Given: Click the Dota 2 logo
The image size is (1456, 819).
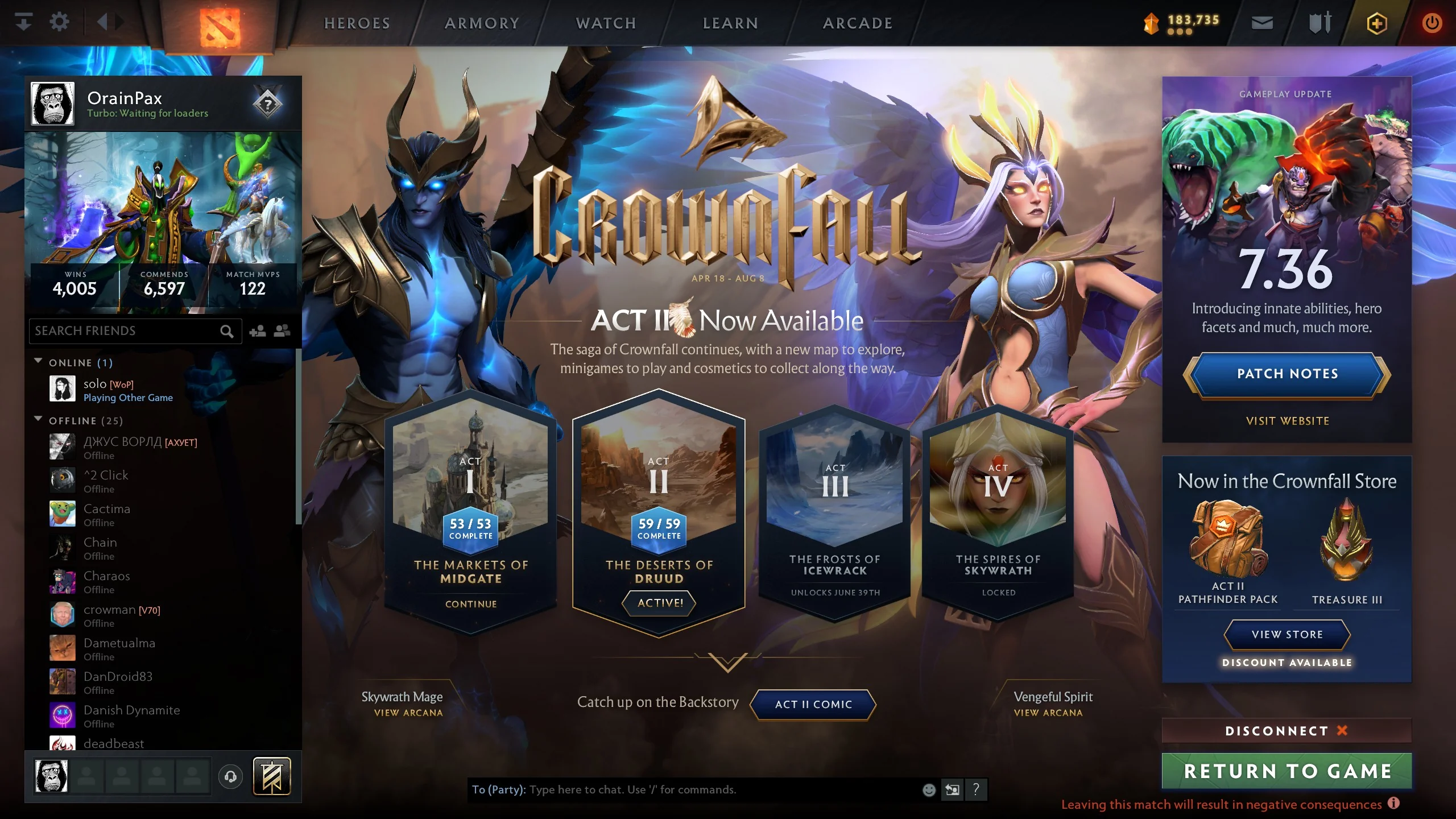Looking at the screenshot, I should tap(219, 26).
